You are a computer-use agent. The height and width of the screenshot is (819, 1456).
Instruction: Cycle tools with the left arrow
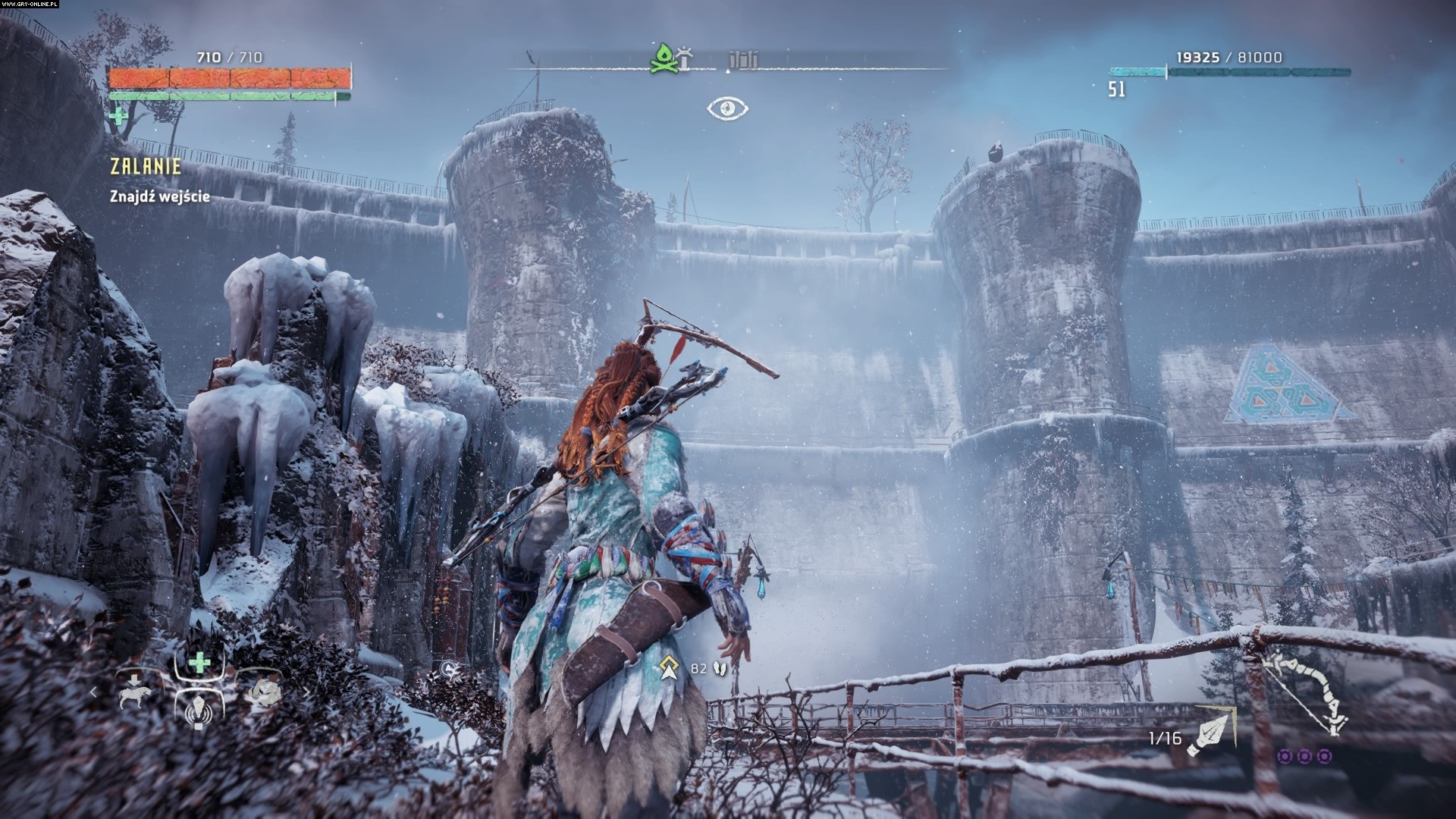click(x=95, y=692)
